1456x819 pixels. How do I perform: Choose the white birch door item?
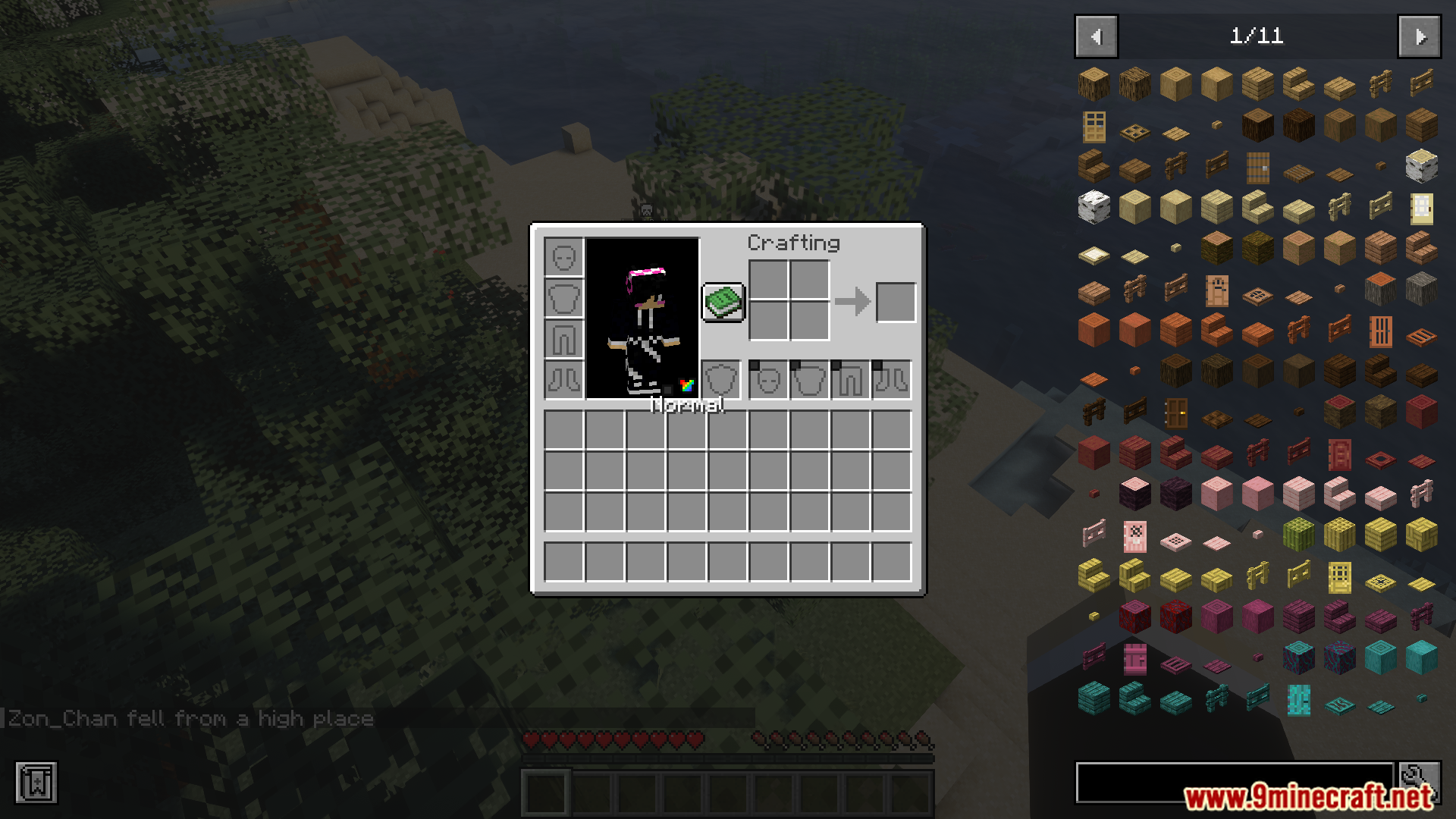(1421, 209)
